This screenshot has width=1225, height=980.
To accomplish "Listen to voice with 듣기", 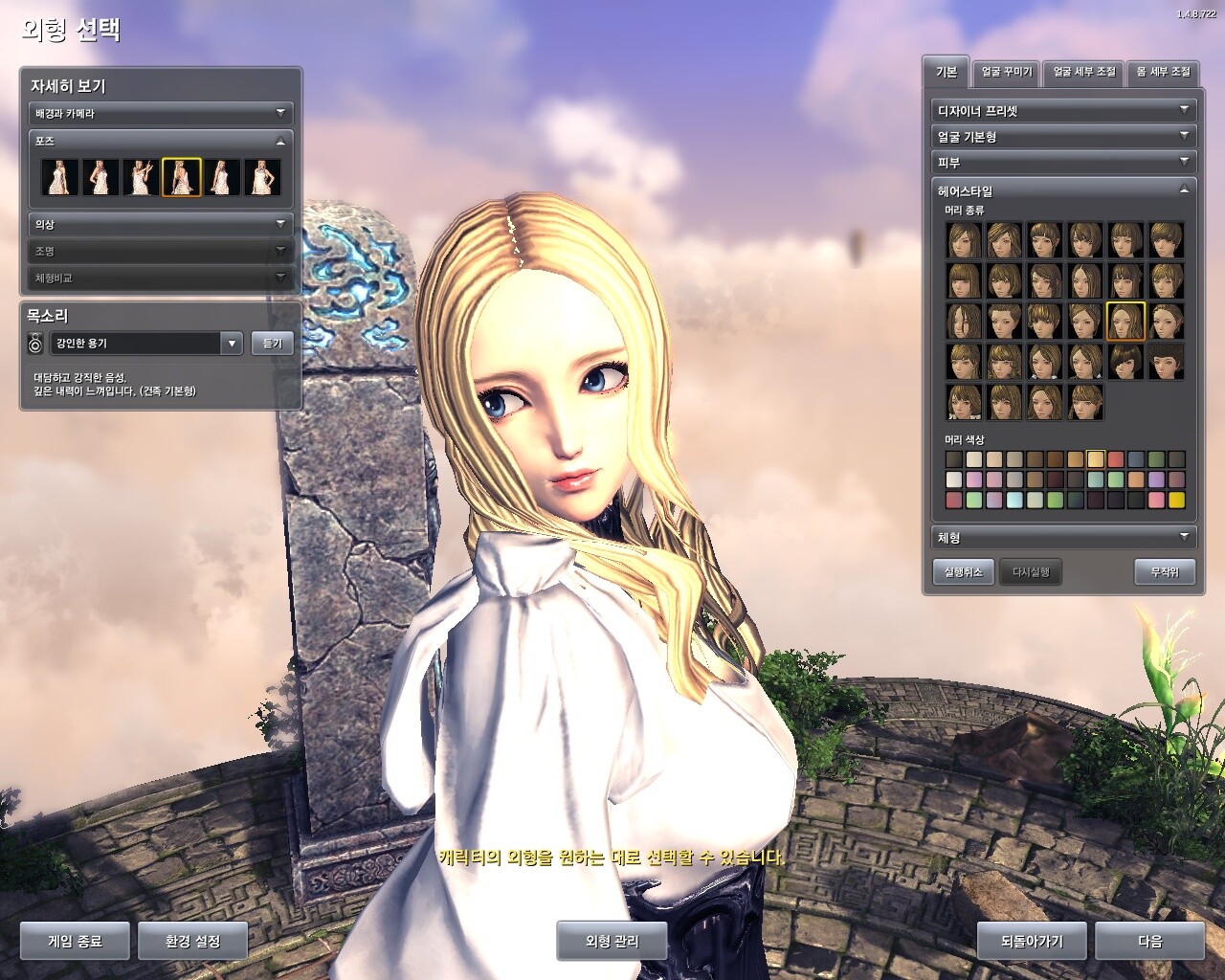I will pyautogui.click(x=273, y=343).
